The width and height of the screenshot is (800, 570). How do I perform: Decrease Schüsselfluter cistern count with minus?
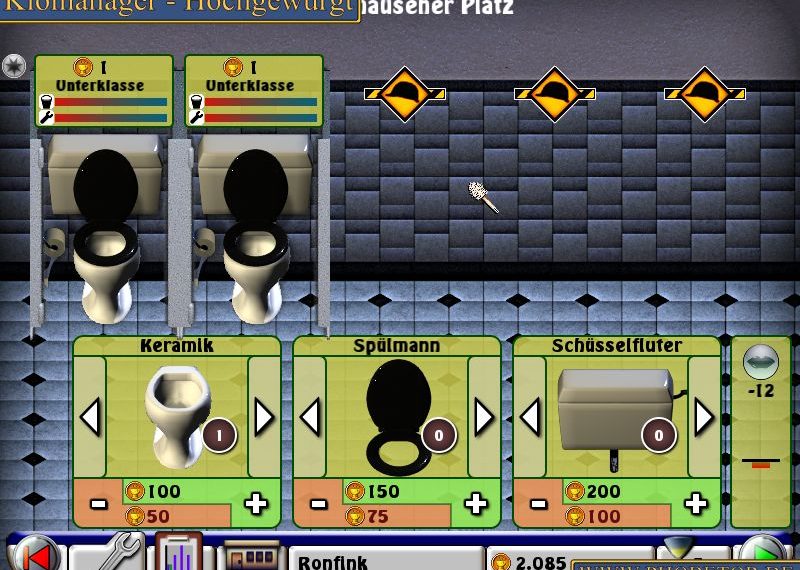click(538, 503)
